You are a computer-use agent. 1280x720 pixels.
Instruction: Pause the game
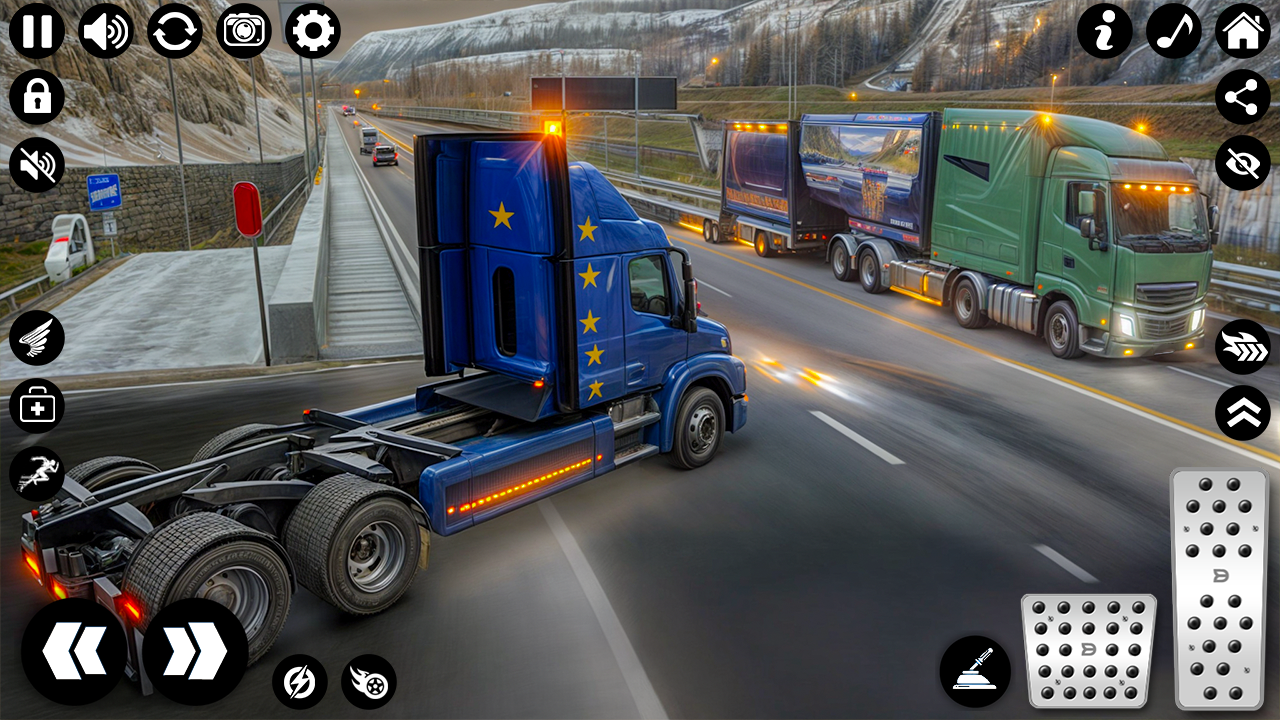37,31
